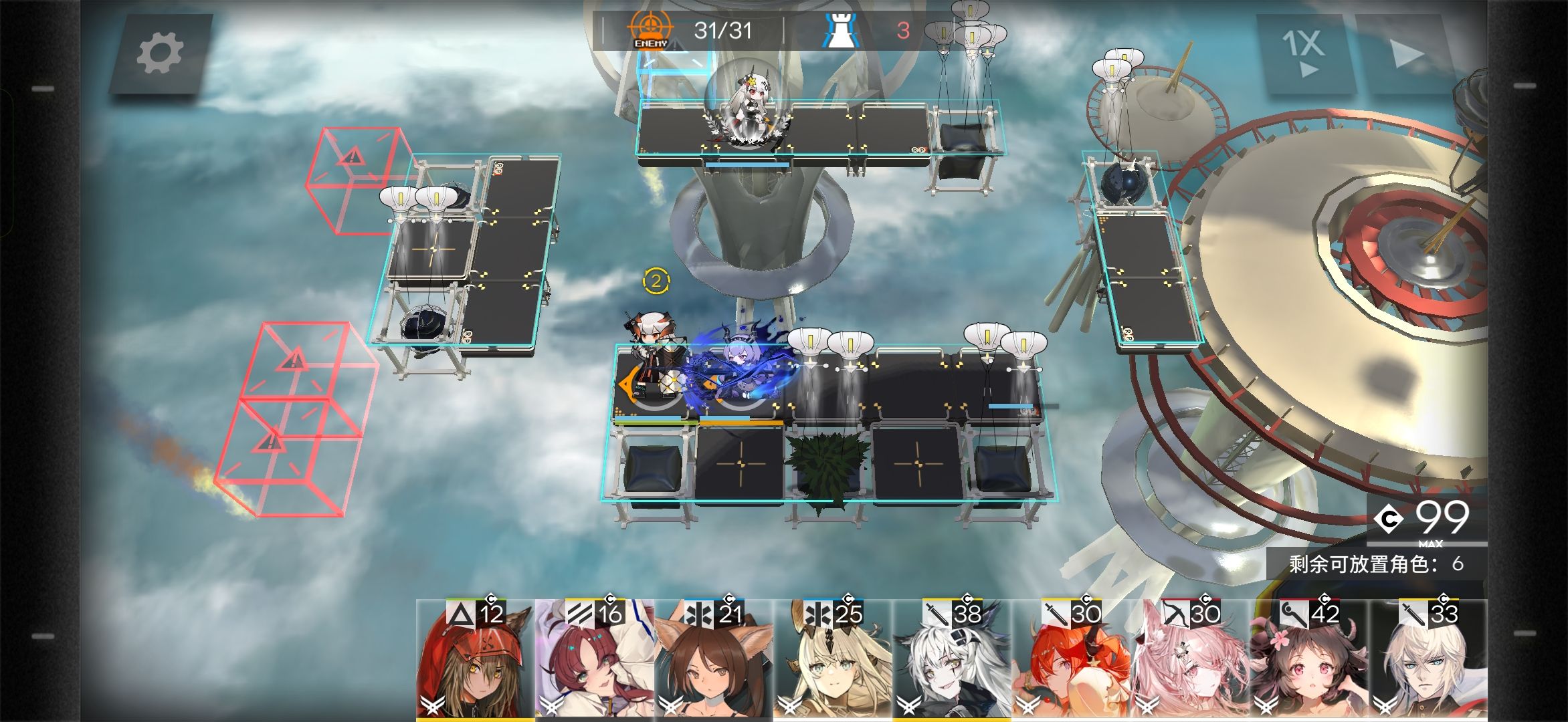Open the gear settings menu
Screen dimensions: 1568x722
(160, 53)
